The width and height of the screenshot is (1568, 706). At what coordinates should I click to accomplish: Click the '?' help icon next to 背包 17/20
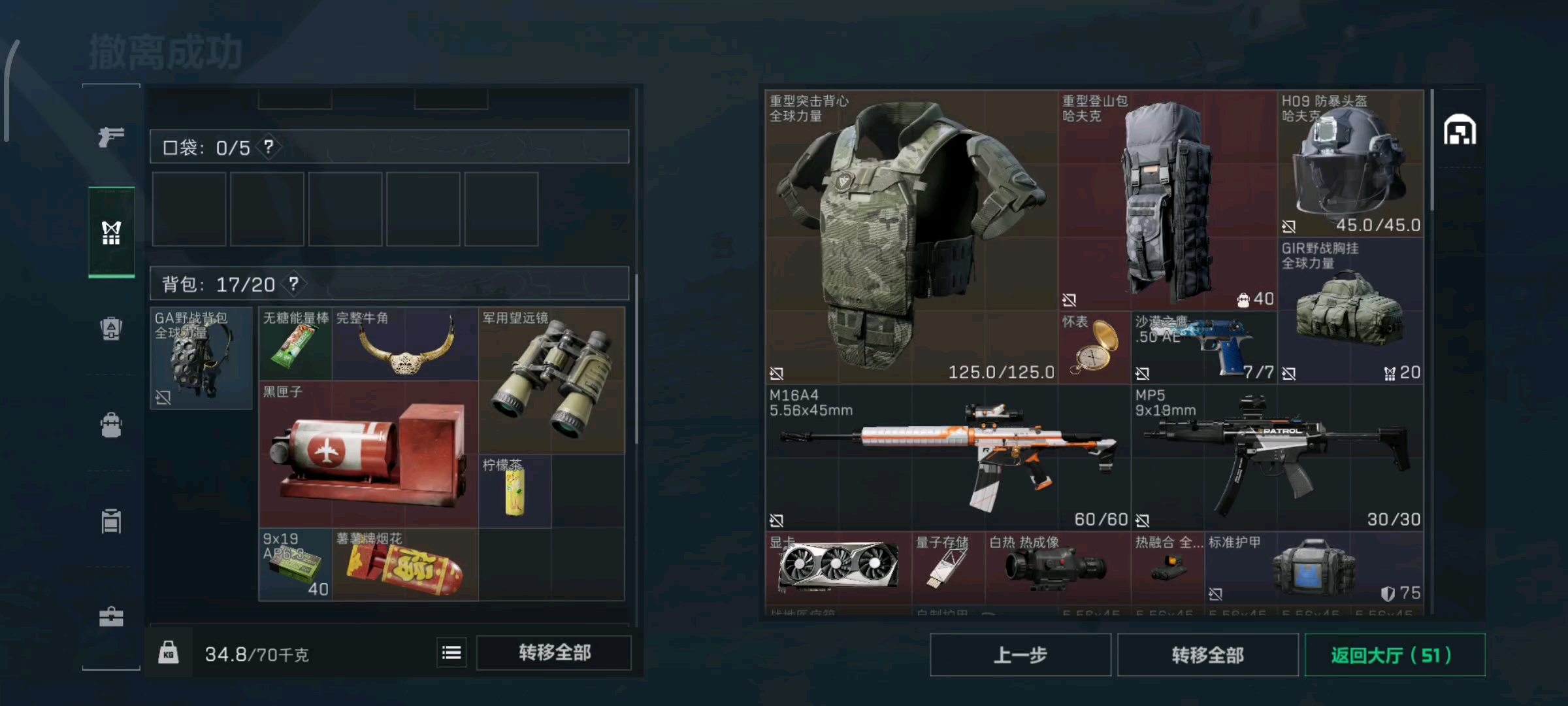(x=294, y=284)
